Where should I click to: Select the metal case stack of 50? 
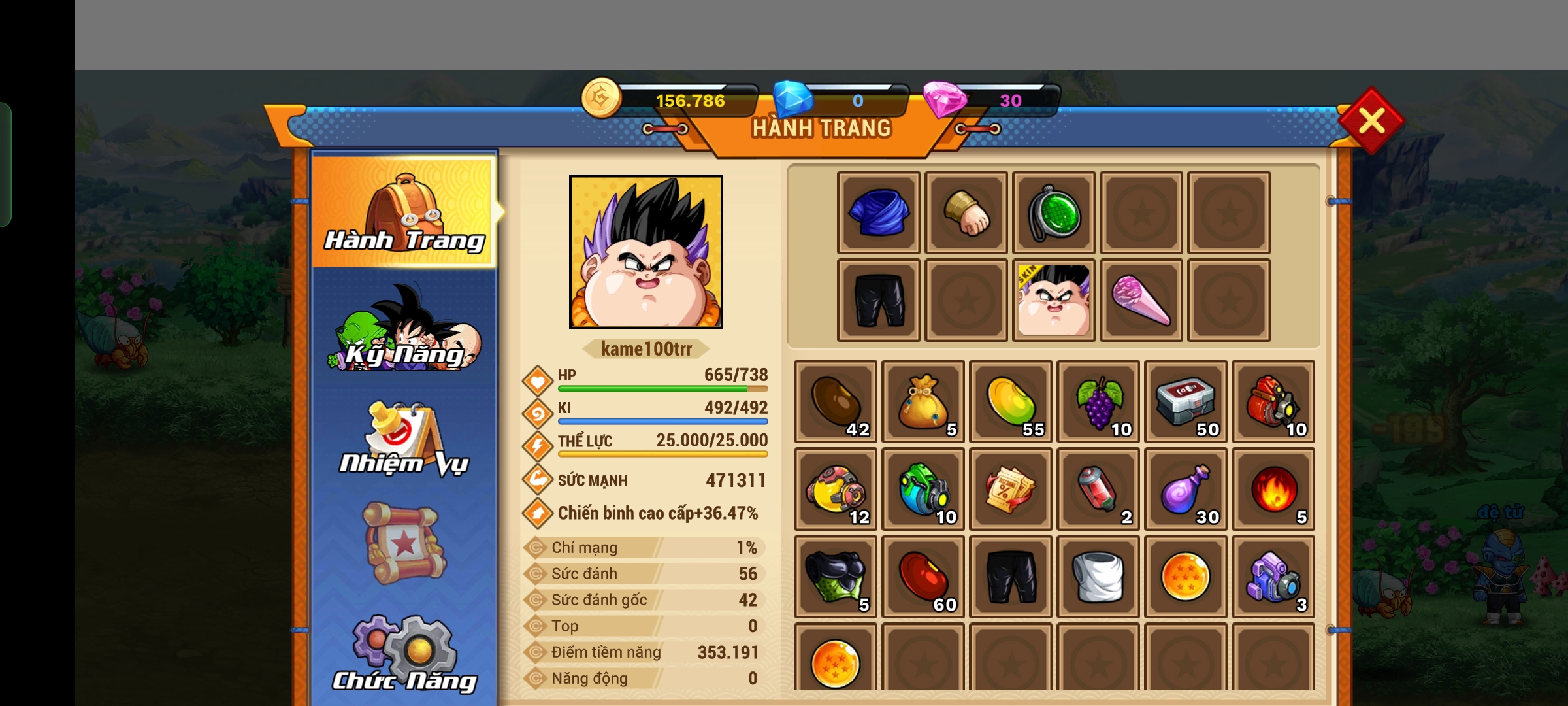tap(1186, 401)
